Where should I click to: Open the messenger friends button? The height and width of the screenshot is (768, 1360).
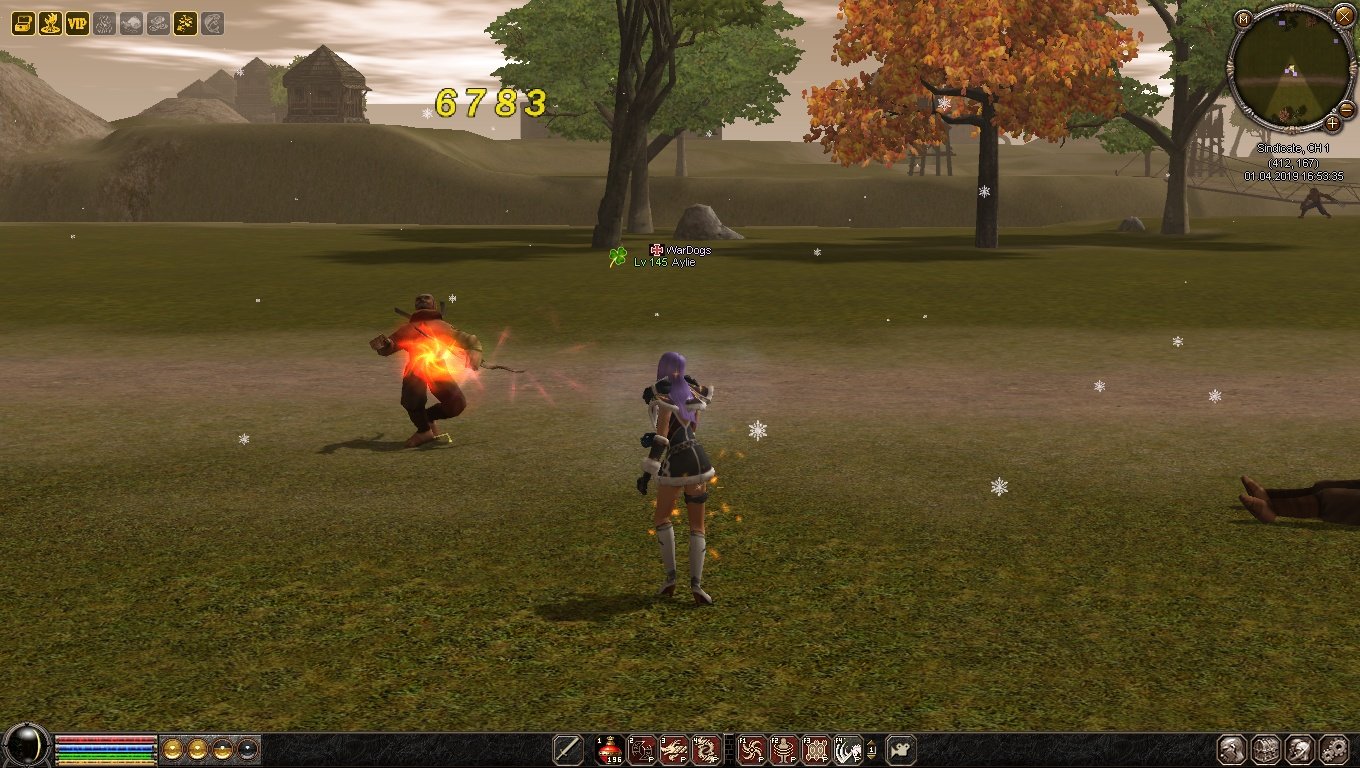[1299, 749]
